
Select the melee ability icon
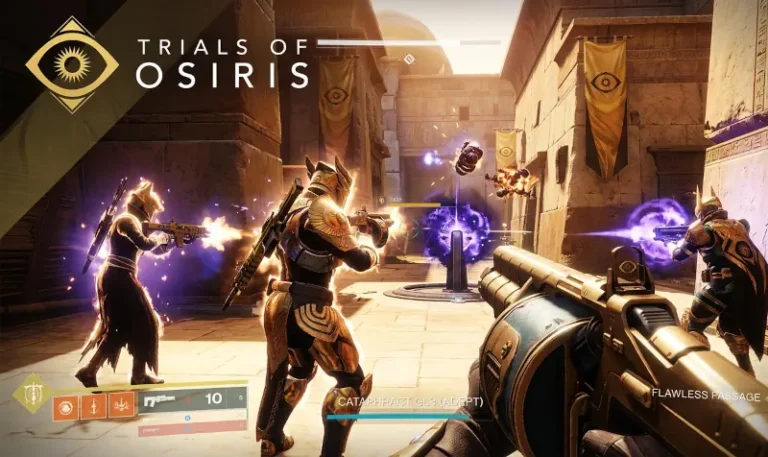coord(95,405)
